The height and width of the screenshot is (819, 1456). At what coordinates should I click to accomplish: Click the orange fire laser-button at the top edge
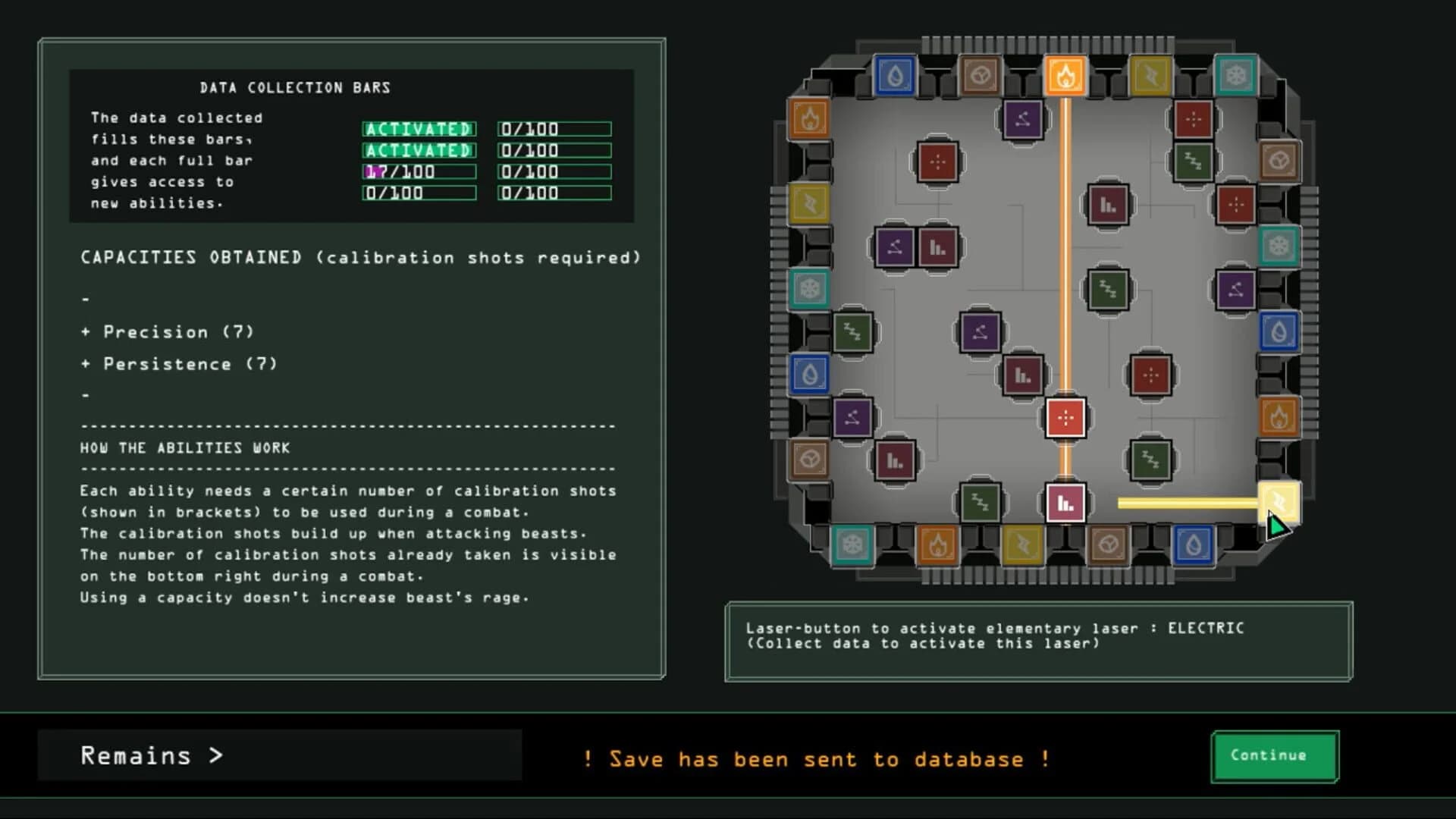(1065, 74)
